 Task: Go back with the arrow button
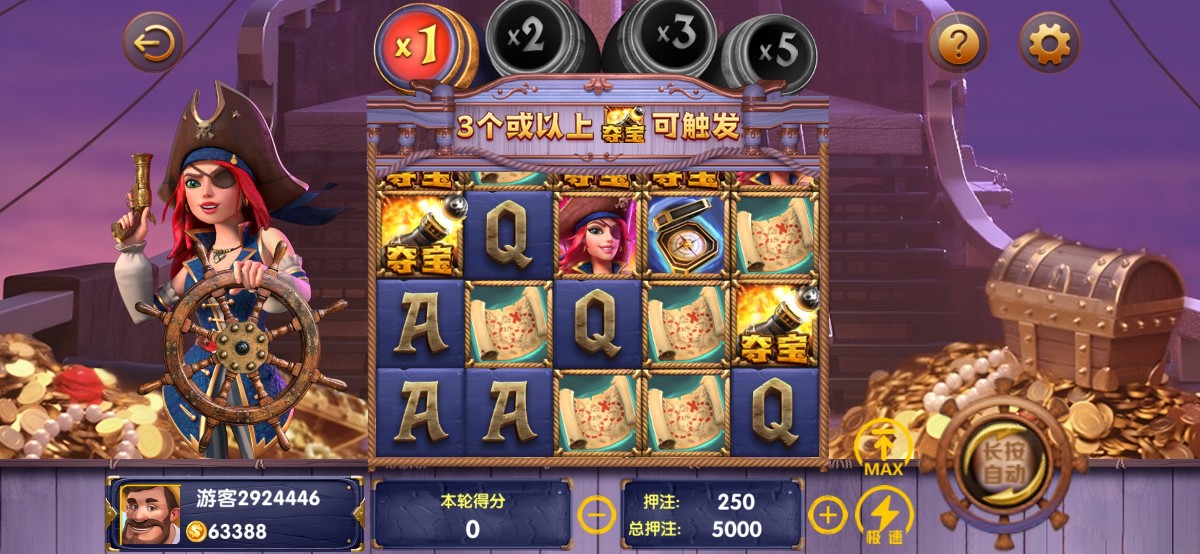(153, 42)
